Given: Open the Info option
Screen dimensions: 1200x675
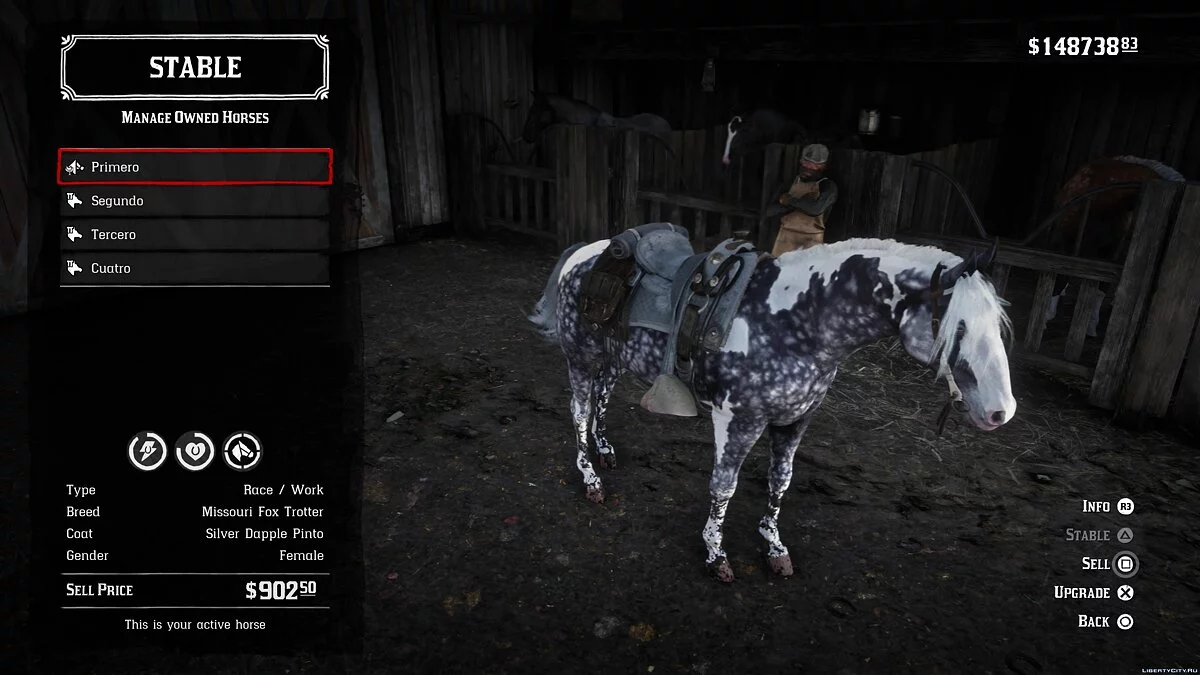Looking at the screenshot, I should tap(1108, 507).
